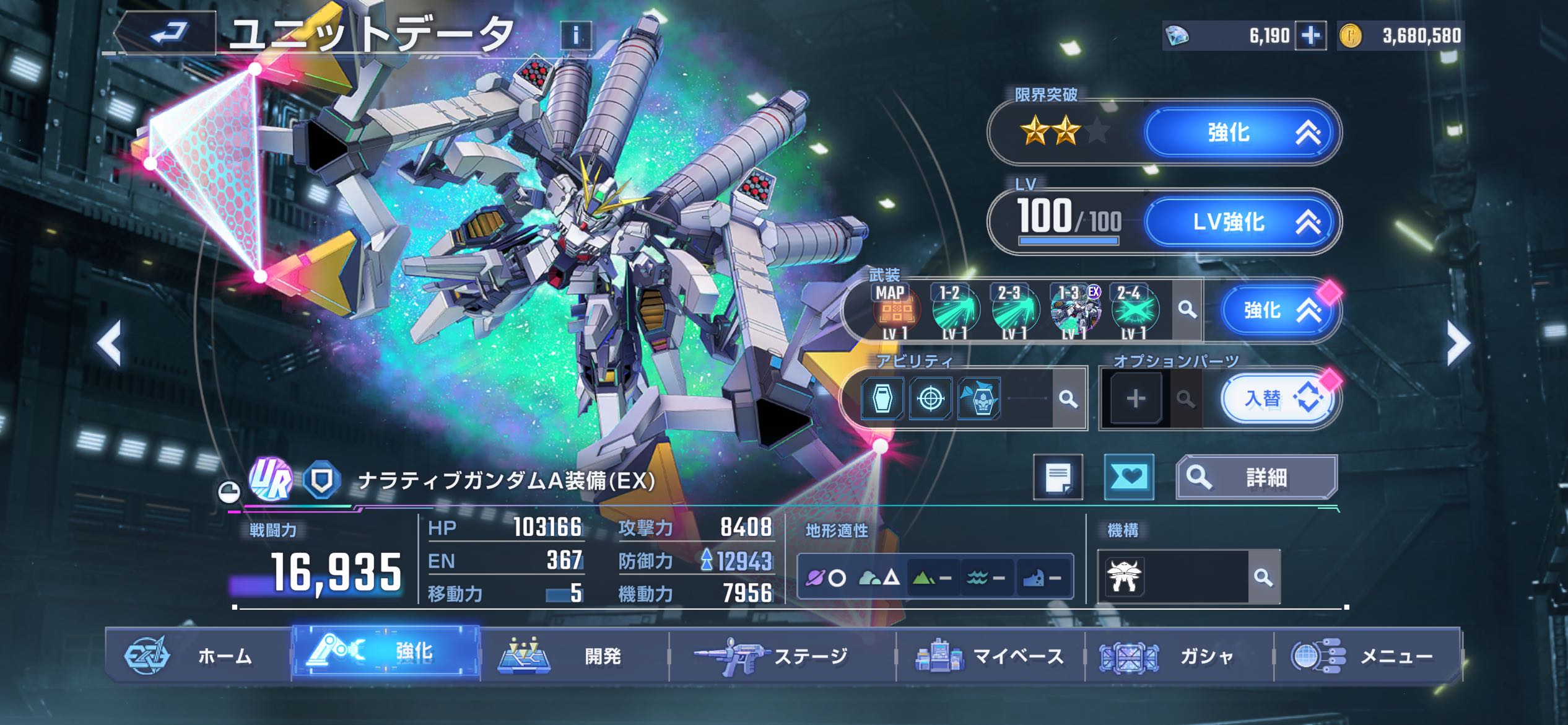Open the LV強化 level up button
The width and height of the screenshot is (1568, 725).
[x=1241, y=222]
